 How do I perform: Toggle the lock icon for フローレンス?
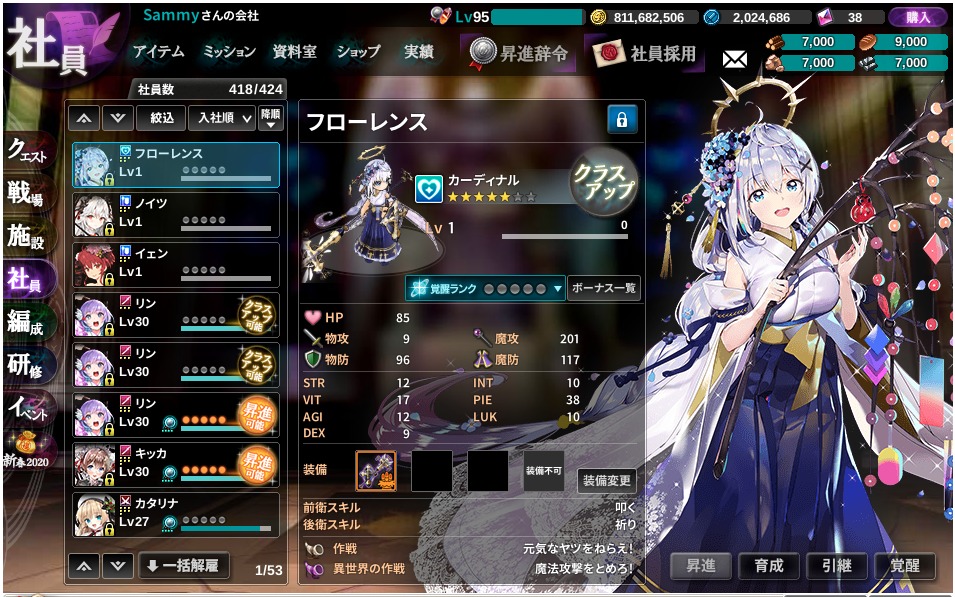click(x=621, y=120)
